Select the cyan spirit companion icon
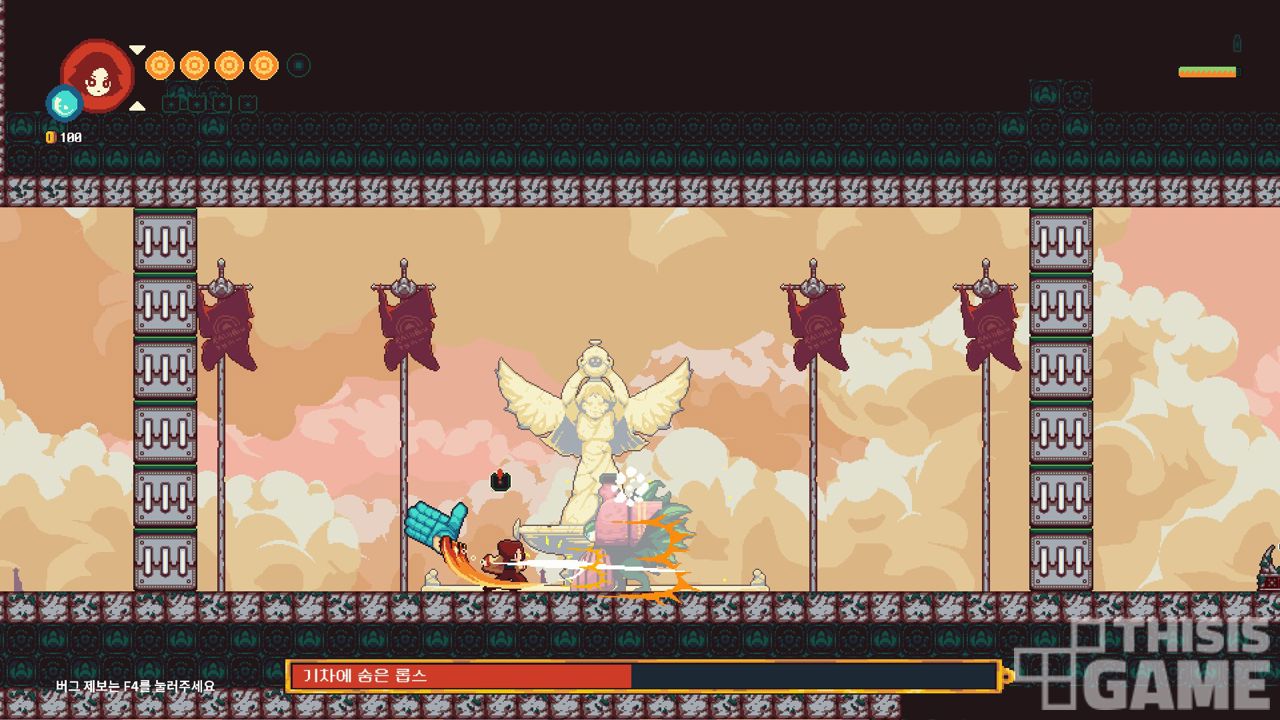The width and height of the screenshot is (1280, 720). pos(64,102)
